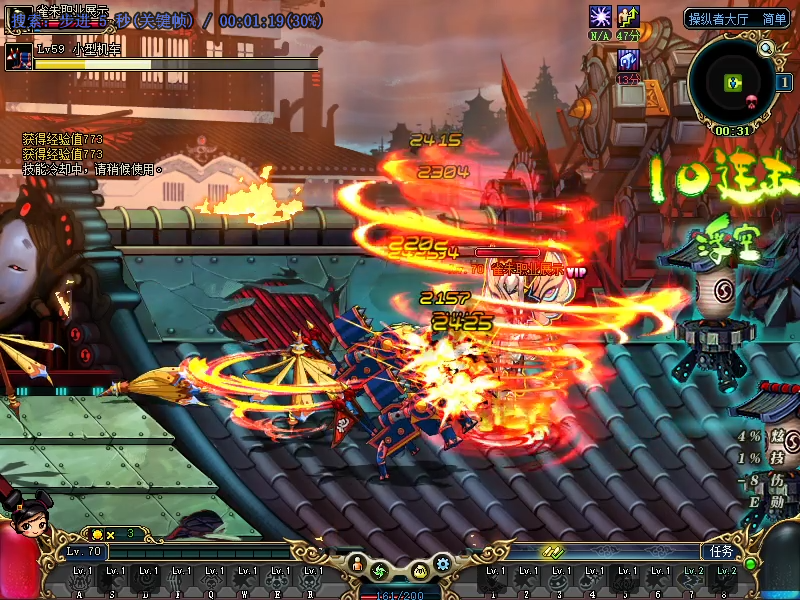Select the enemy portrait beside 小型机车
Screen dimensions: 800x600
point(19,56)
